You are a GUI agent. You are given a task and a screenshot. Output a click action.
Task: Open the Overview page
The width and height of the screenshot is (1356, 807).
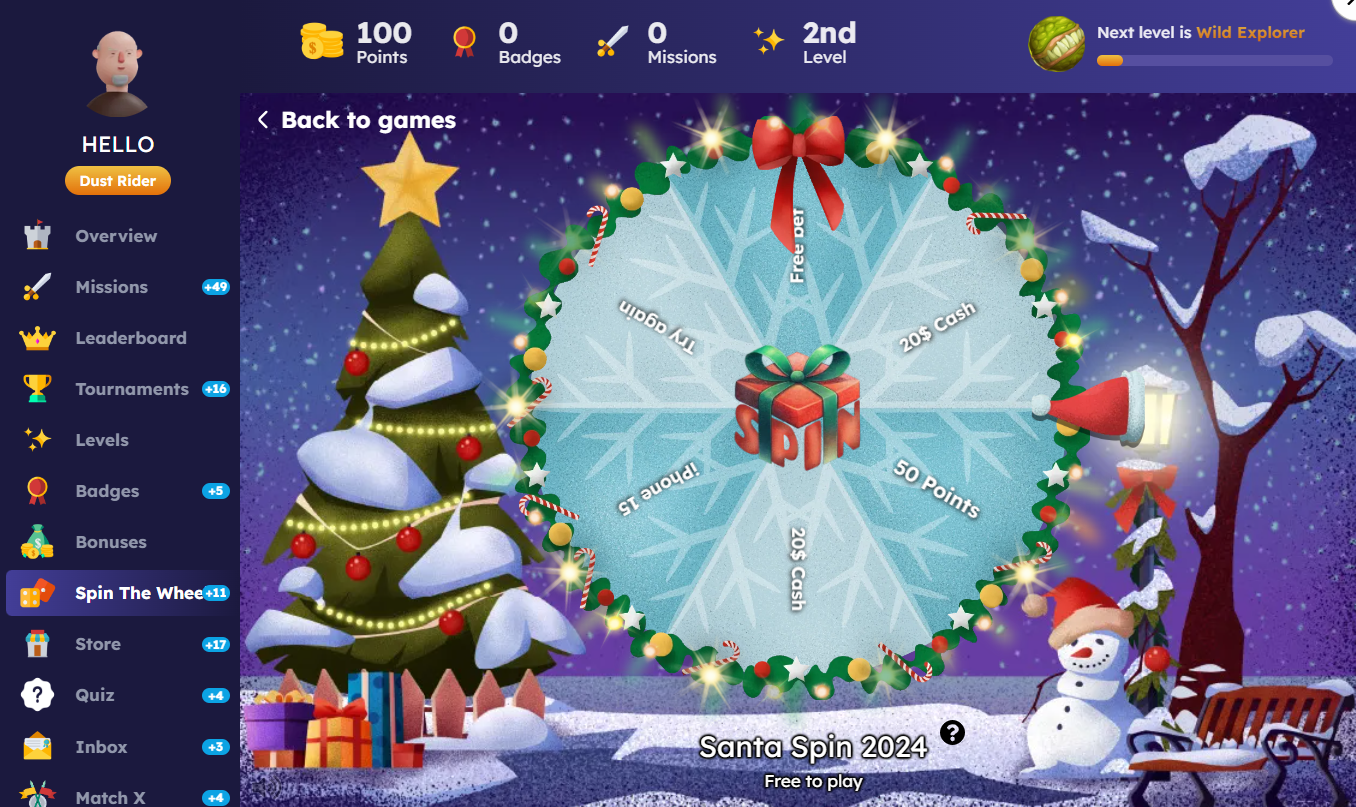tap(116, 236)
